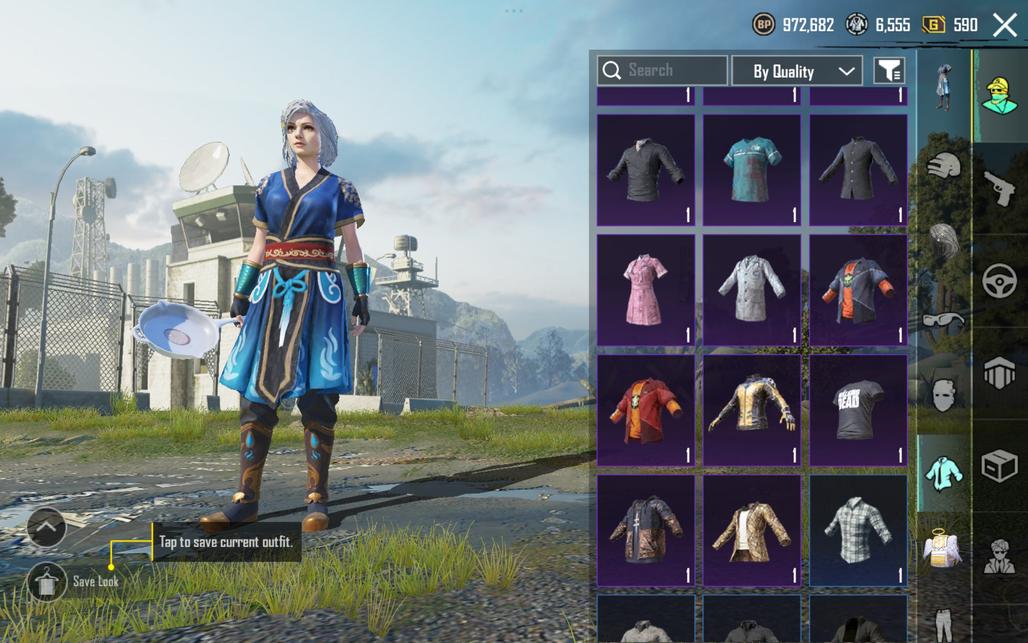Expand the up-arrow panel above Save Look
Viewport: 1028px width, 643px height.
46,526
